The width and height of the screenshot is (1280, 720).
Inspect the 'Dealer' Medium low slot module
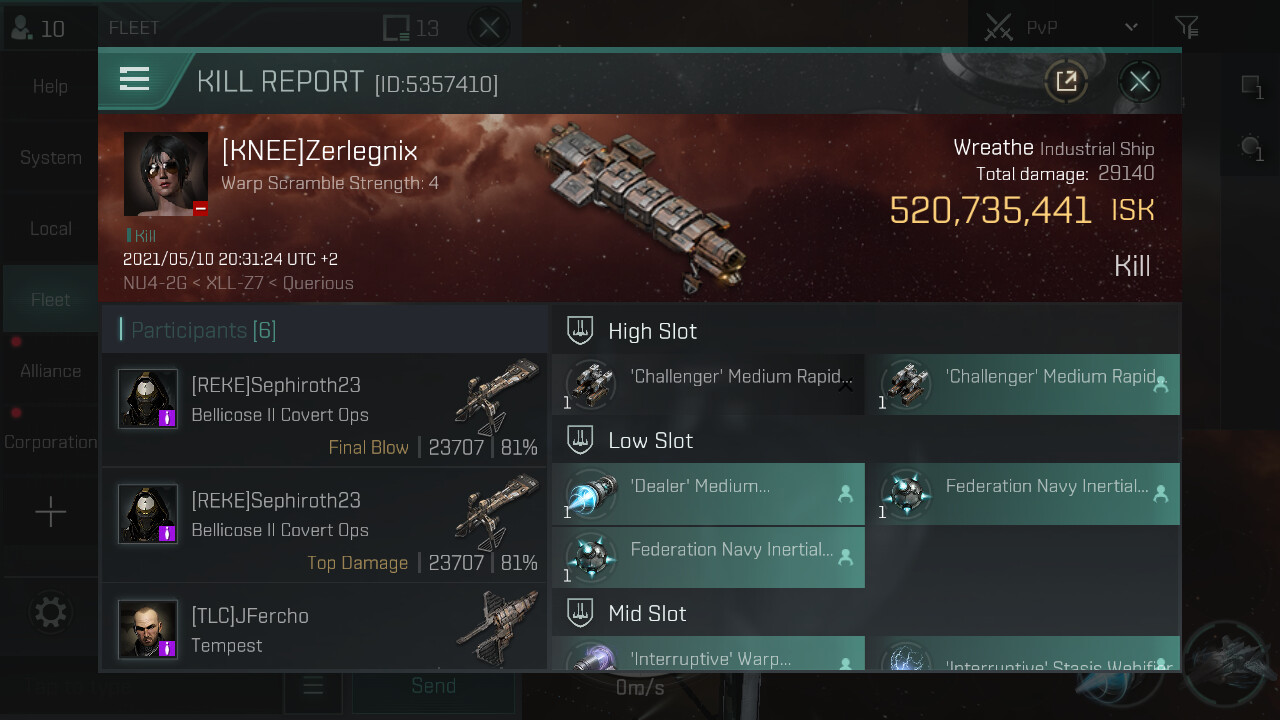click(x=708, y=494)
